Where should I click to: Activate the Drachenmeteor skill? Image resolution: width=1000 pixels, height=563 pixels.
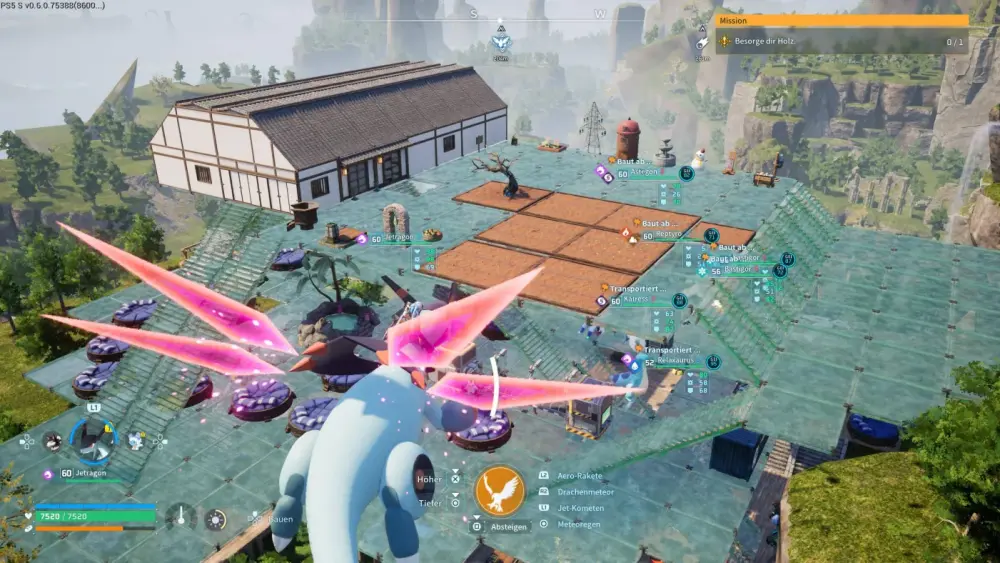click(583, 492)
